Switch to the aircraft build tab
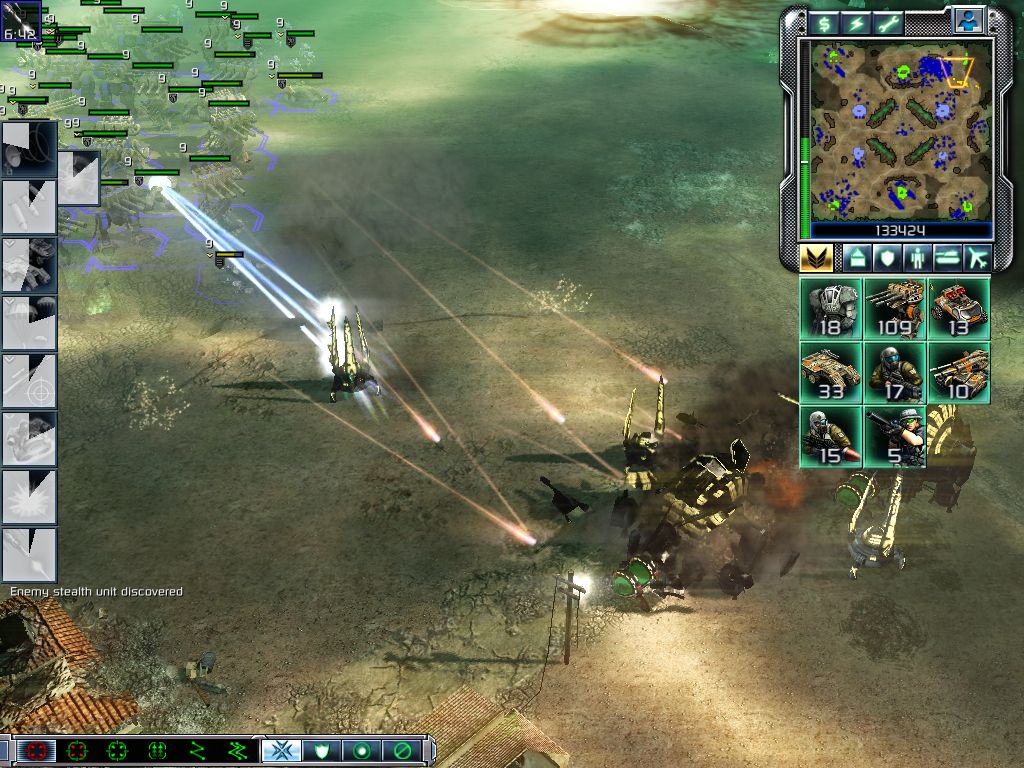1024x768 pixels. point(977,258)
